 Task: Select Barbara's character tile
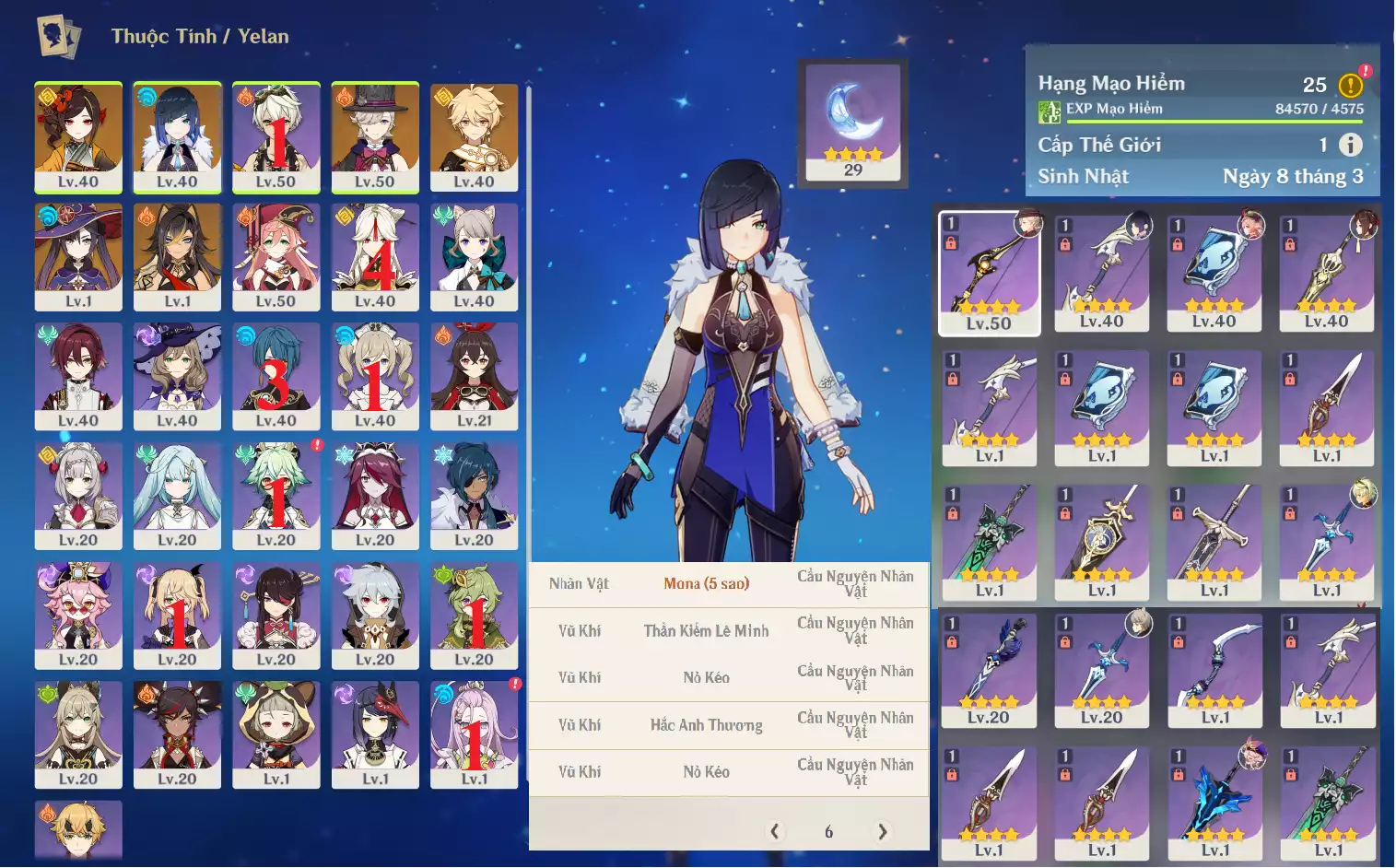click(375, 375)
